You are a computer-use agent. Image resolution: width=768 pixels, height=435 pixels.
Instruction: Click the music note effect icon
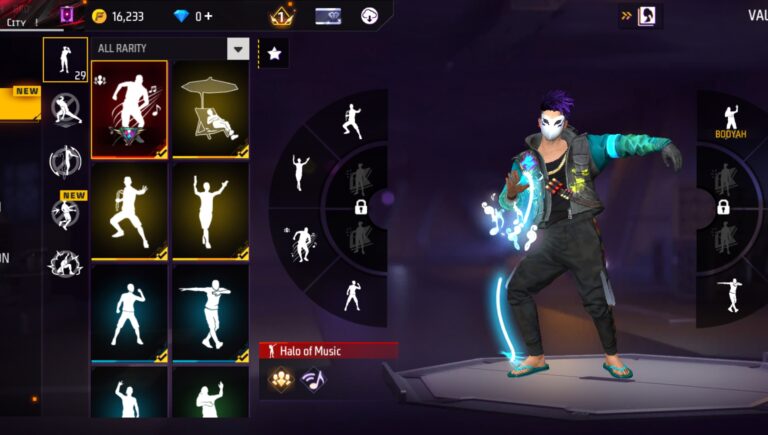coord(312,379)
